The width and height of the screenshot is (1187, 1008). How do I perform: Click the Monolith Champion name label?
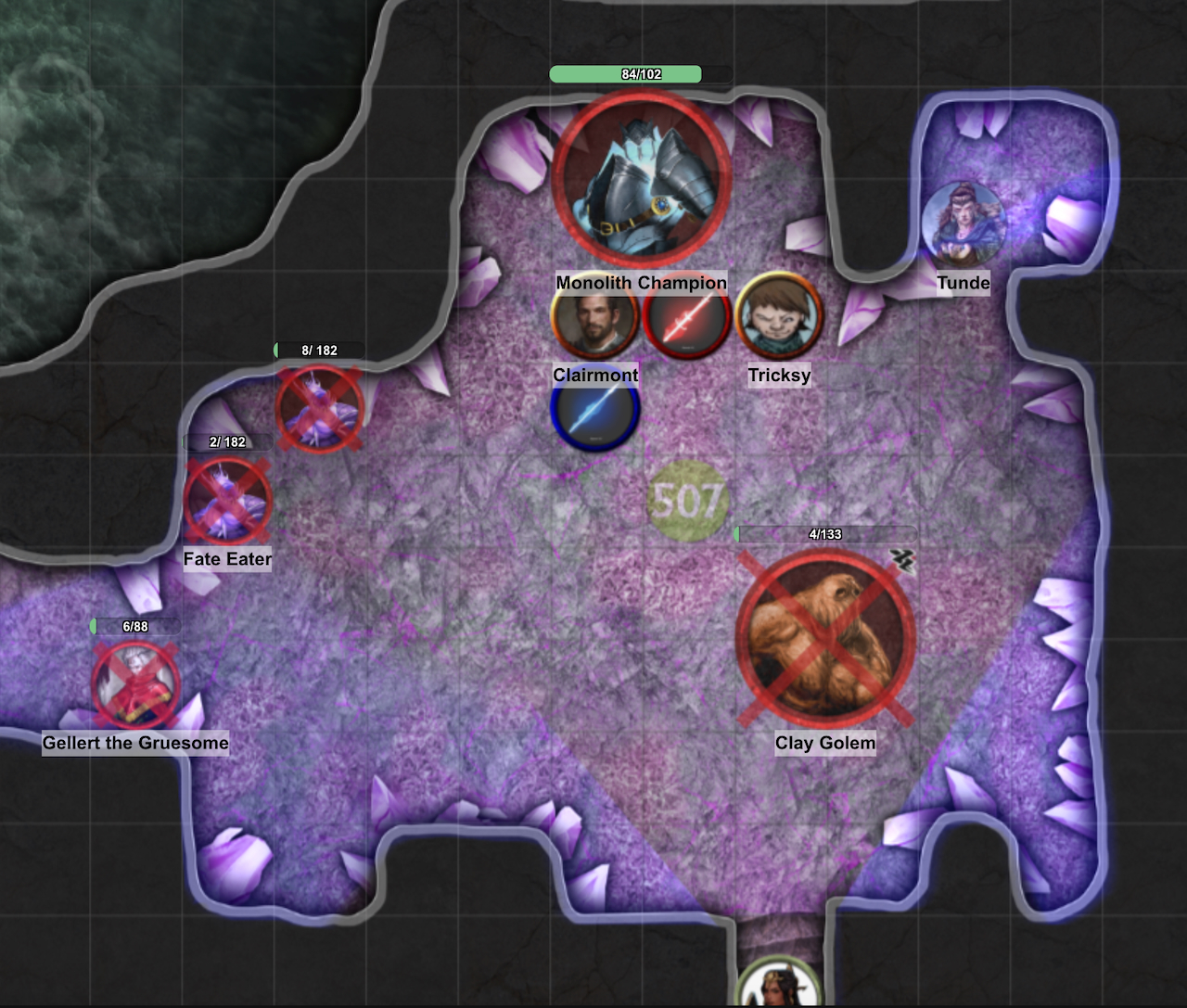pos(640,282)
